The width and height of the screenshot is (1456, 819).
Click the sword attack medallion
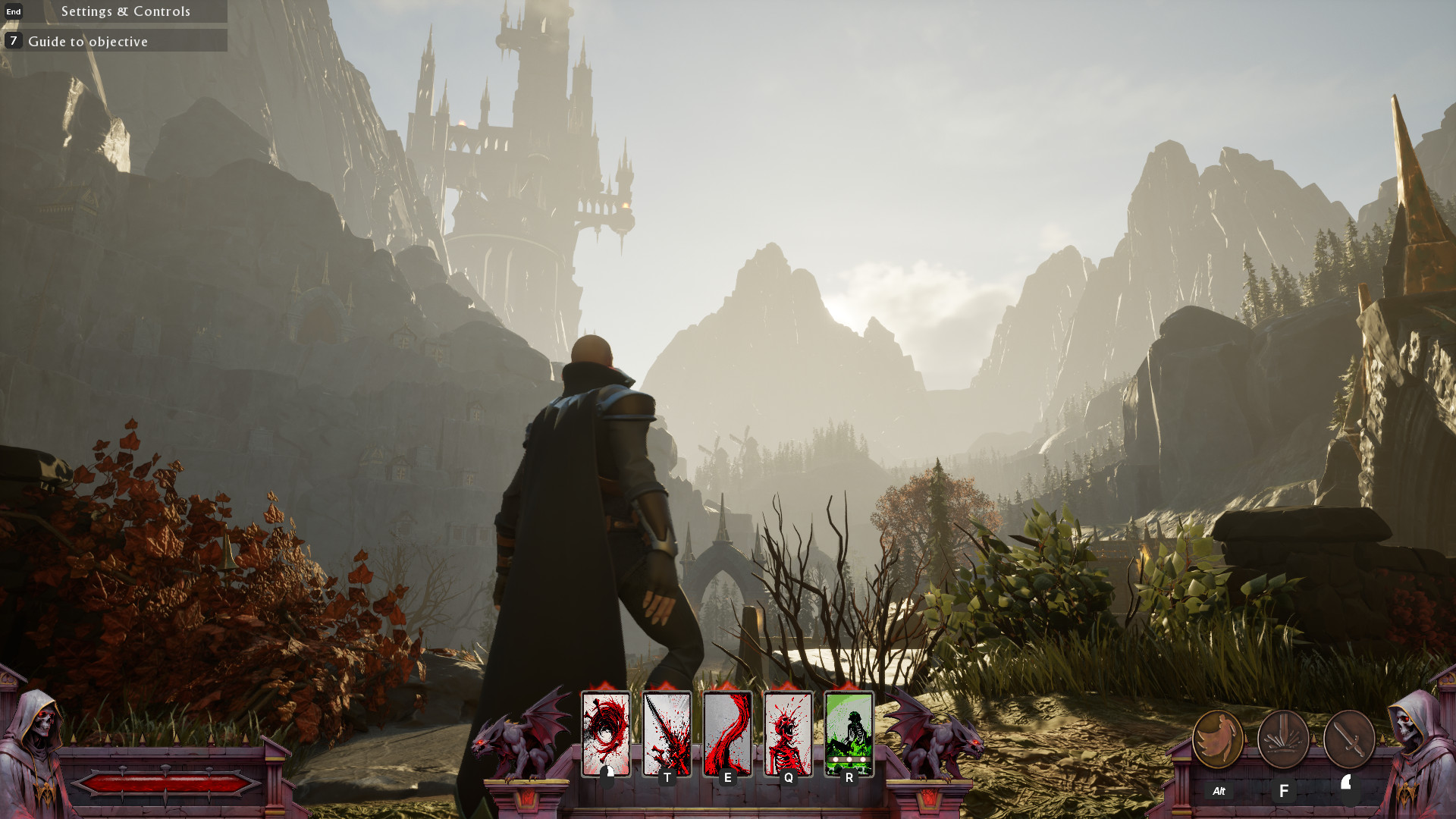click(x=1349, y=739)
